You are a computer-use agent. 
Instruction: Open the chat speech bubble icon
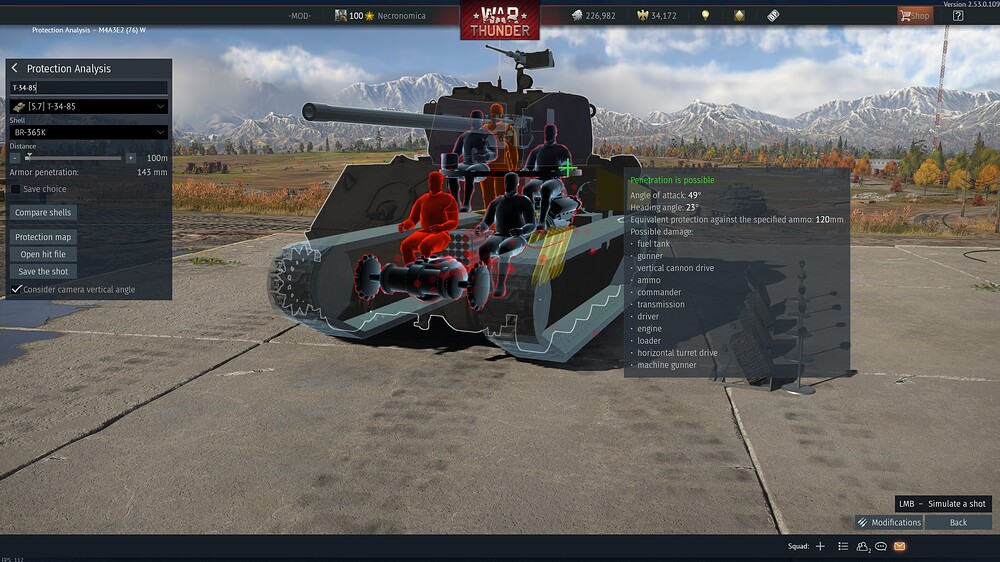[x=881, y=546]
